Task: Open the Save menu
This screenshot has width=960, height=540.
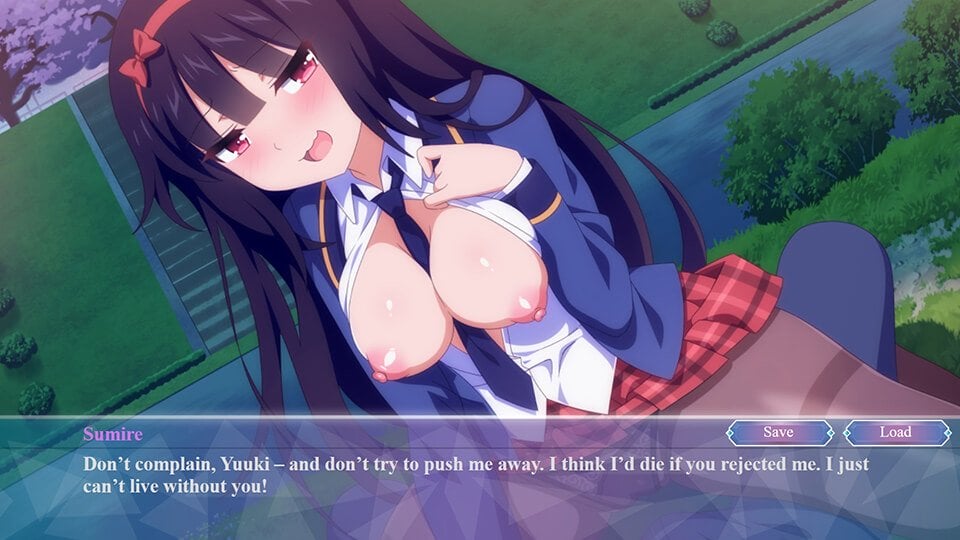Action: [778, 432]
